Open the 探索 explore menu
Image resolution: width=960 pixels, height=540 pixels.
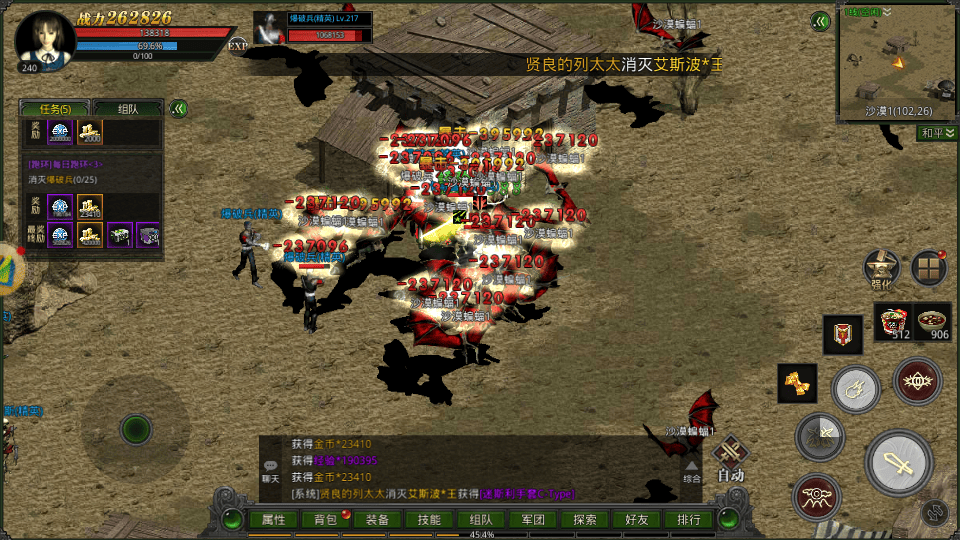585,520
